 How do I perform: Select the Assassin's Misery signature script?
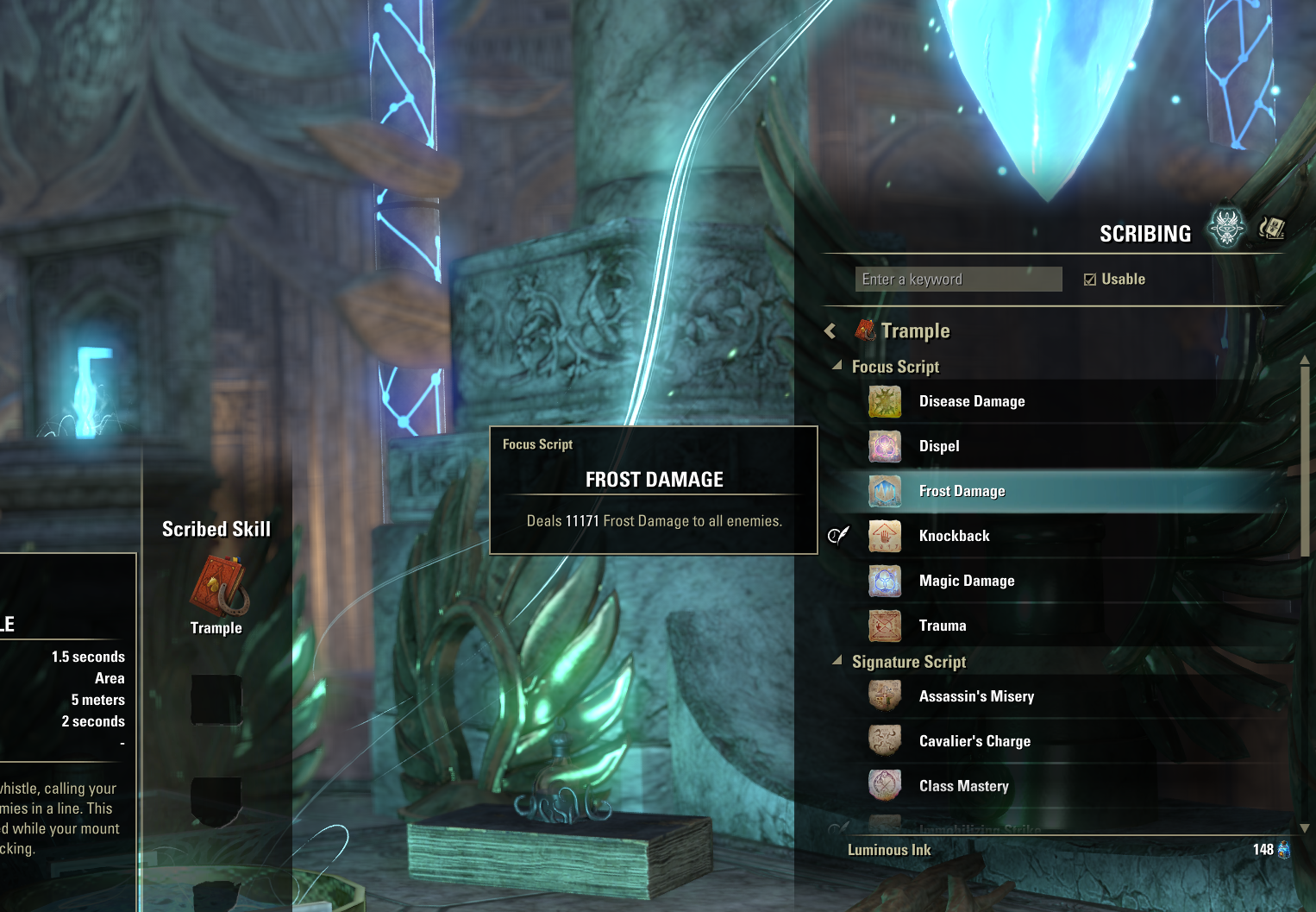pyautogui.click(x=976, y=697)
